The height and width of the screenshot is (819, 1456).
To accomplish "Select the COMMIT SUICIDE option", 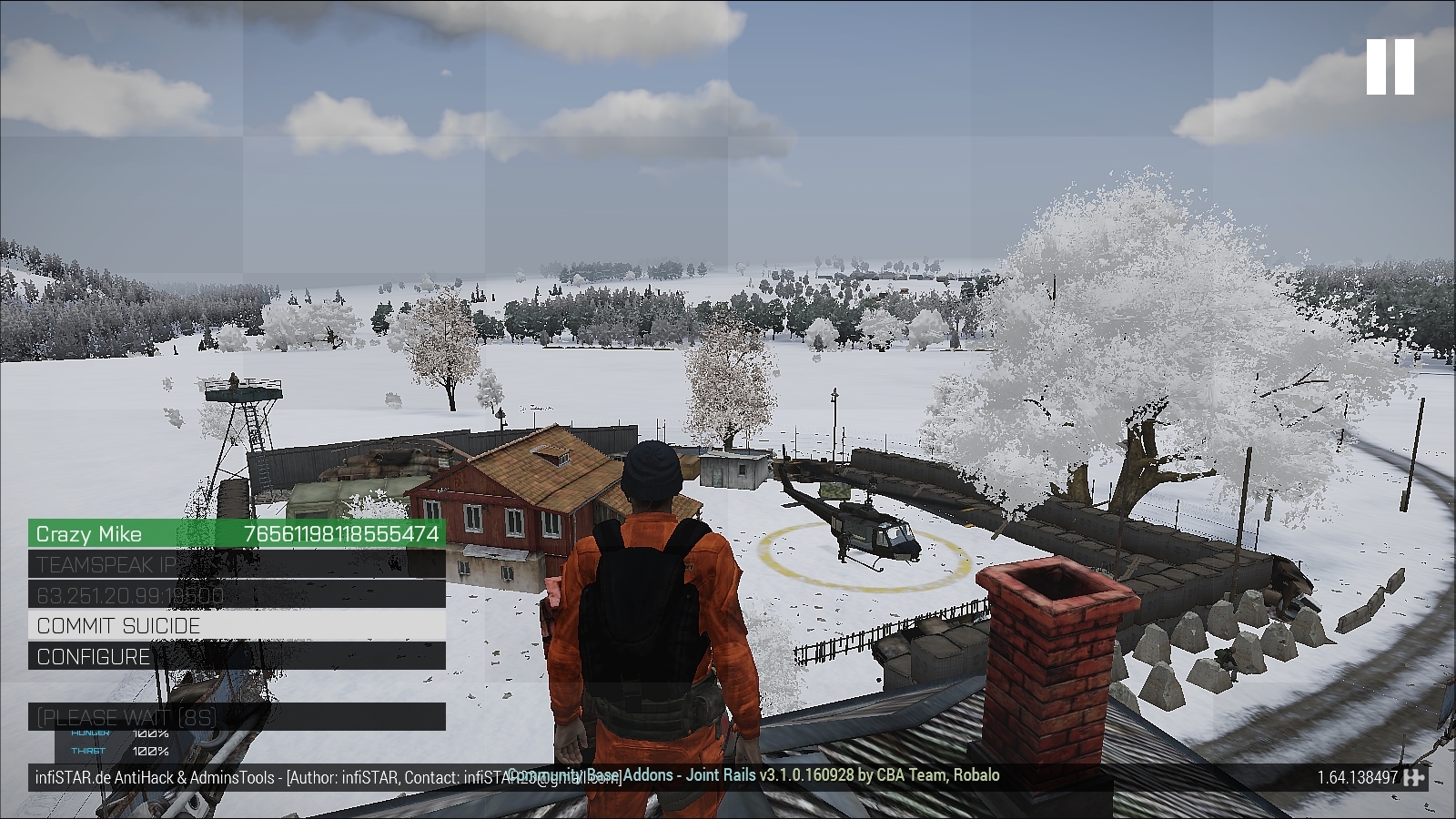I will point(116,625).
